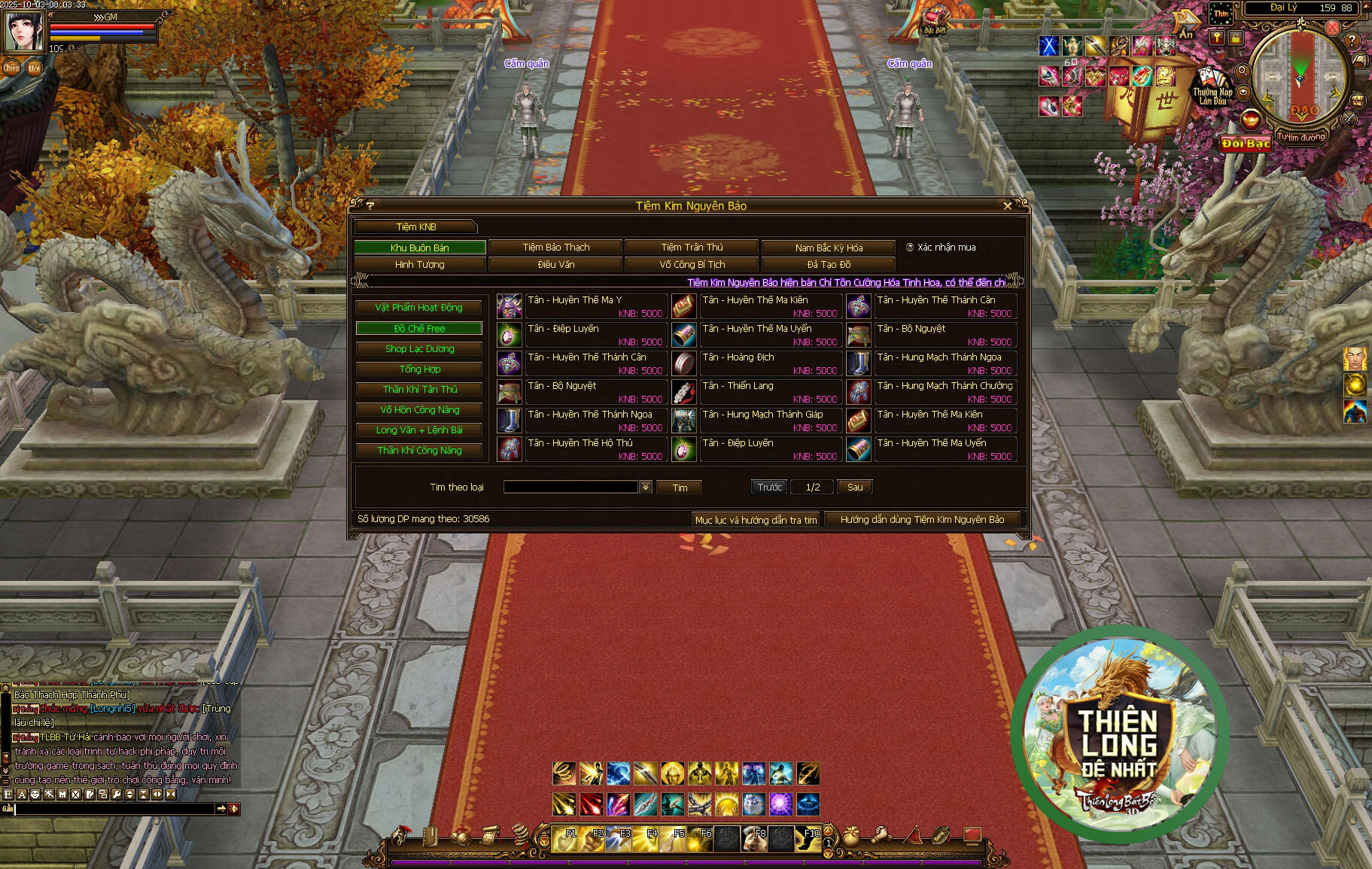Choose the Long Văn + Lệnh Bài category
Viewport: 1372px width, 869px height.
pyautogui.click(x=418, y=430)
